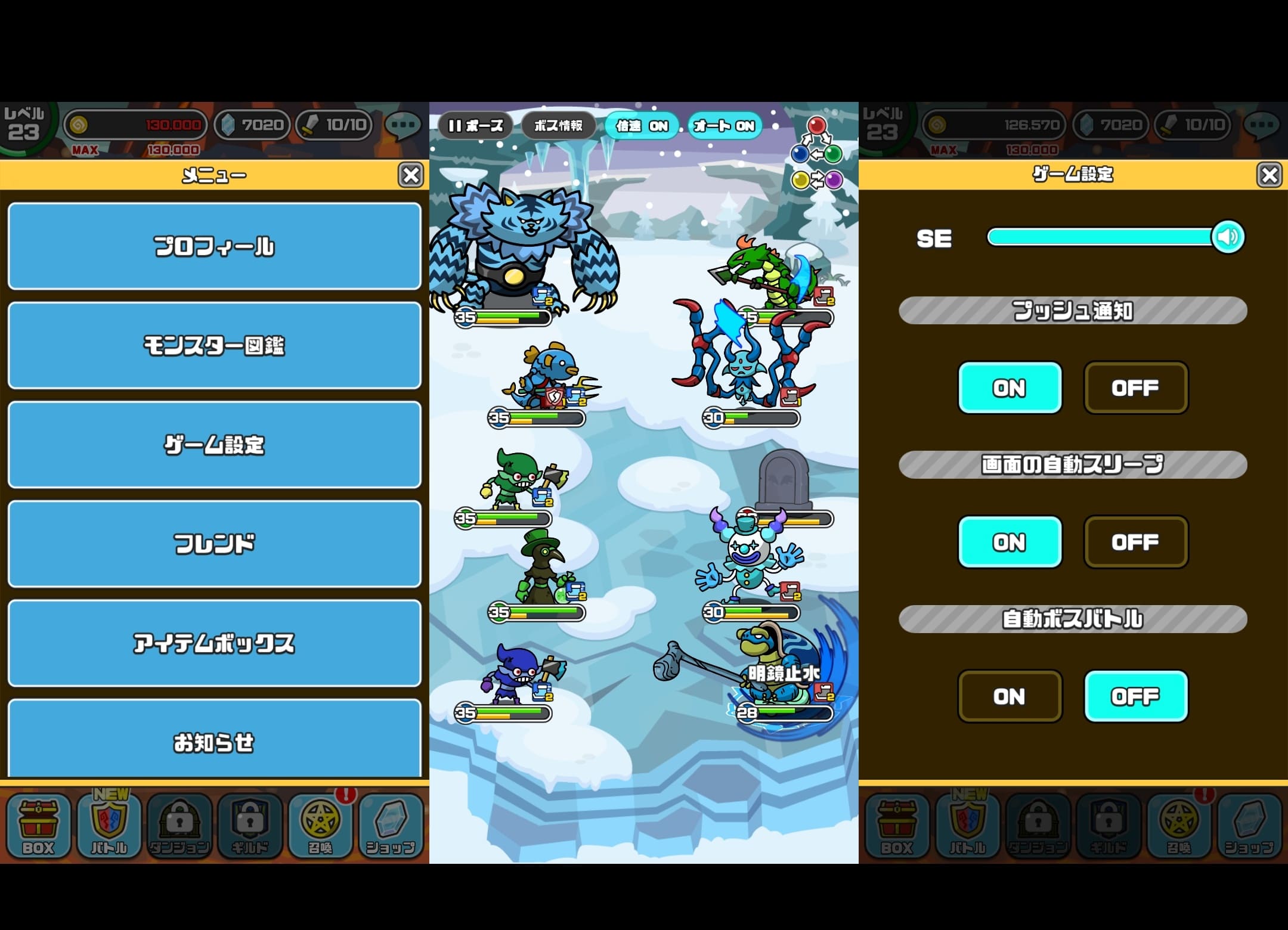Select the バトル battle icon

coord(109,826)
